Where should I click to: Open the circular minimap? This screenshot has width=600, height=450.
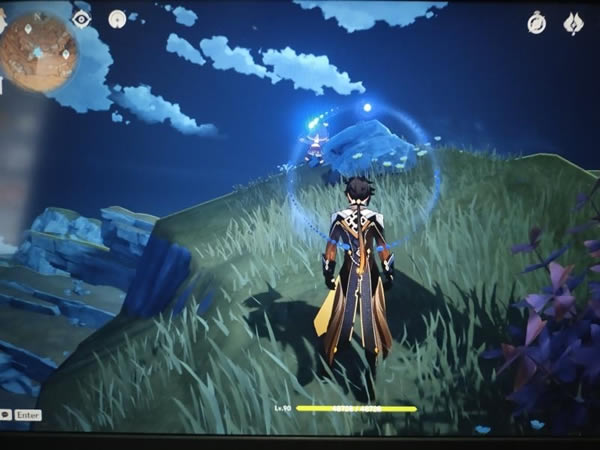pyautogui.click(x=38, y=50)
